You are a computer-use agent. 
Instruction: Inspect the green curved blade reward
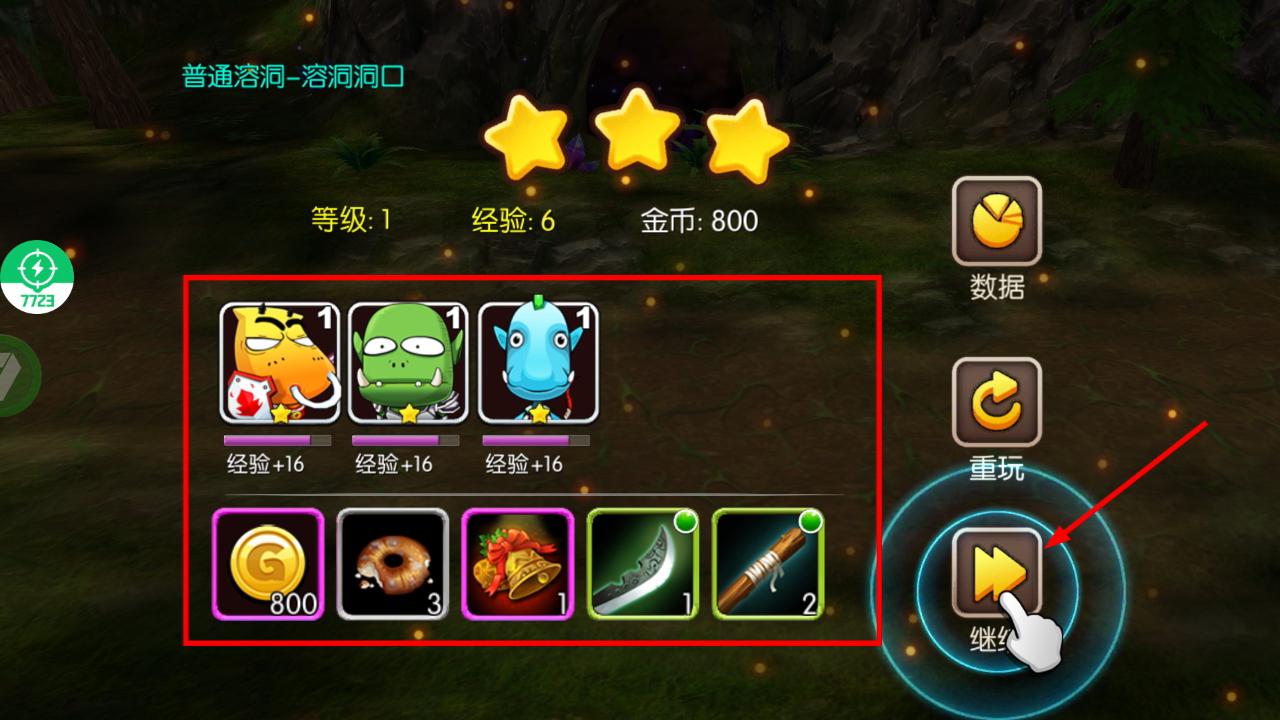click(642, 564)
